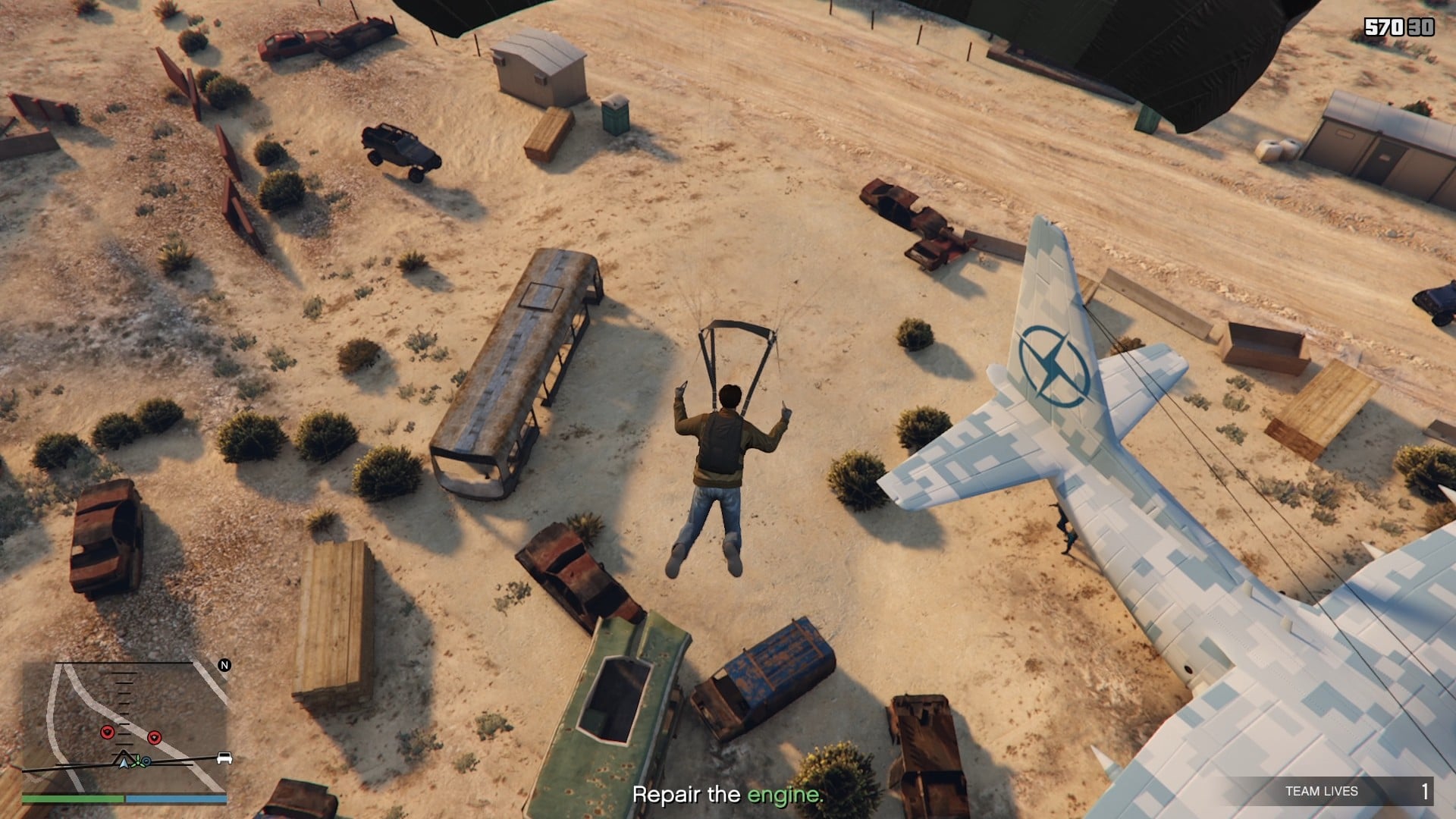The width and height of the screenshot is (1456, 819).
Task: Select the white car blip on the minimap
Action: coord(224,759)
